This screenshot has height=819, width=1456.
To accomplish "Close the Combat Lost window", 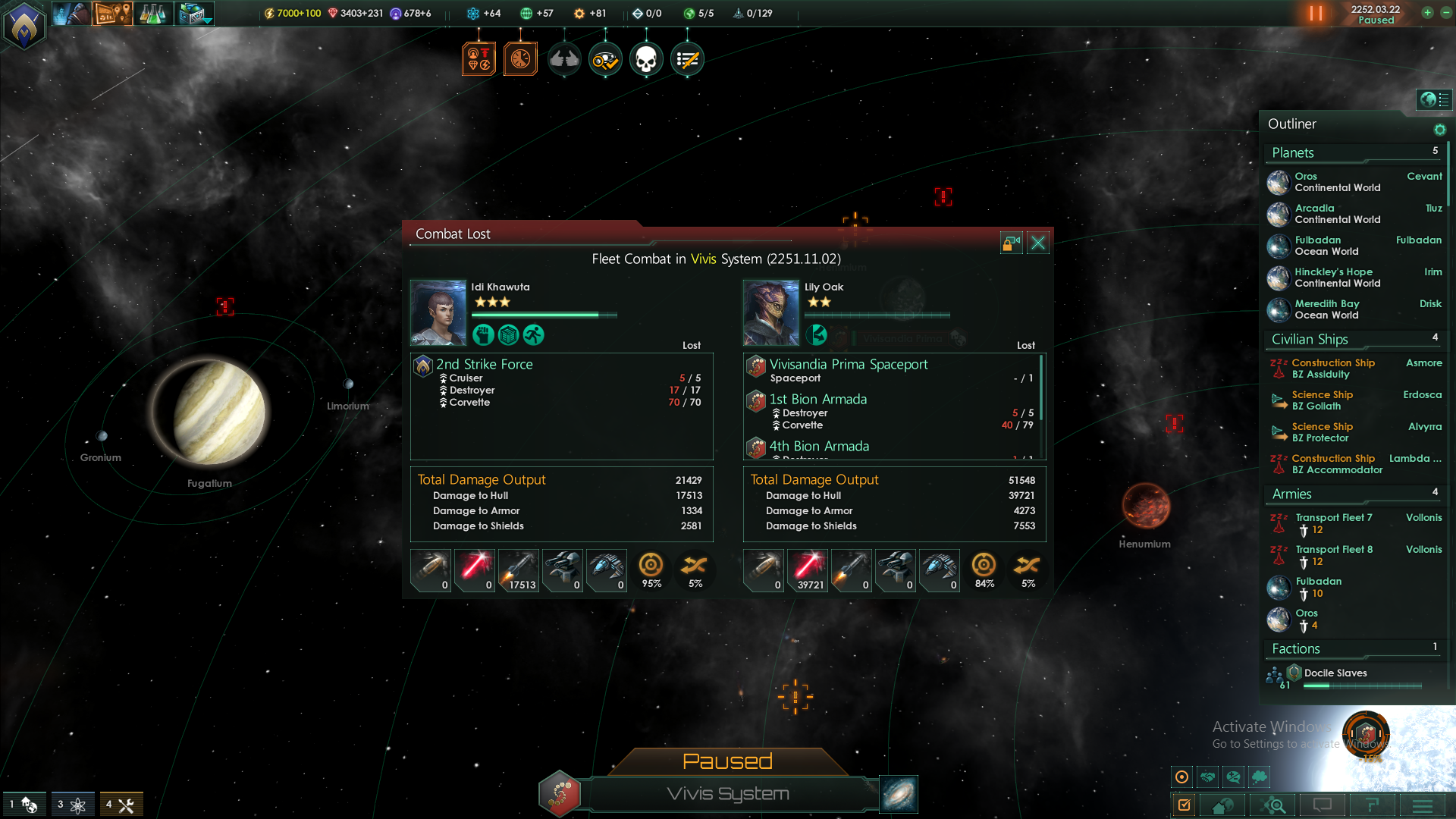I will pyautogui.click(x=1038, y=243).
